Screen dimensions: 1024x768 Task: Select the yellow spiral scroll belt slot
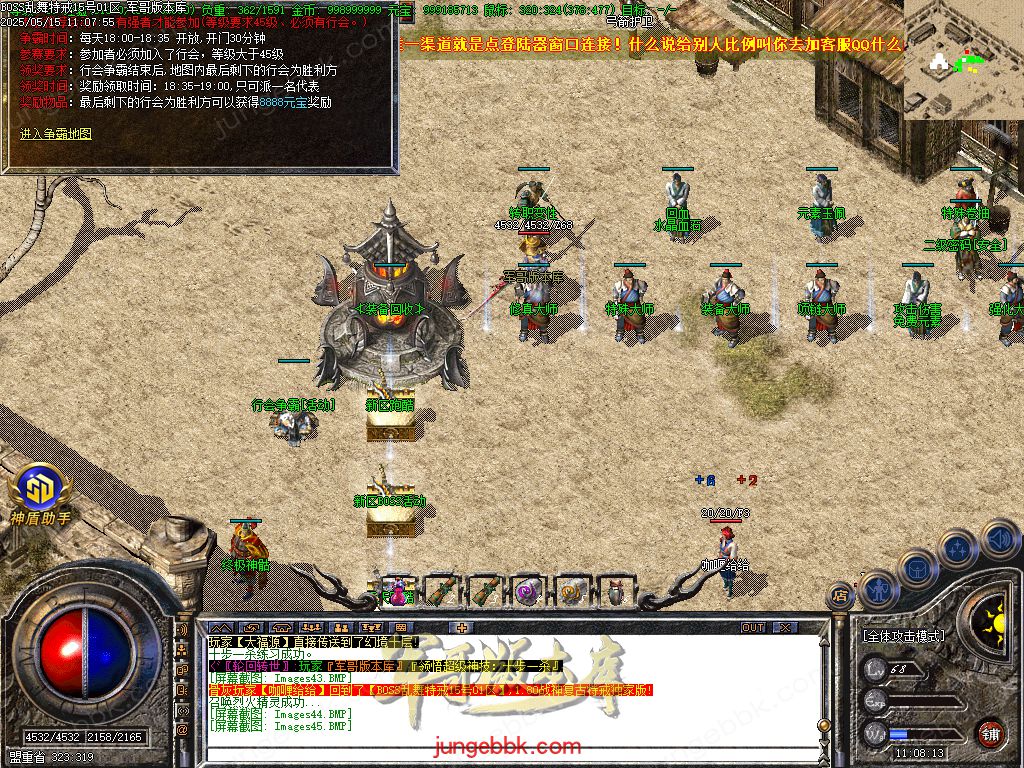[x=571, y=591]
